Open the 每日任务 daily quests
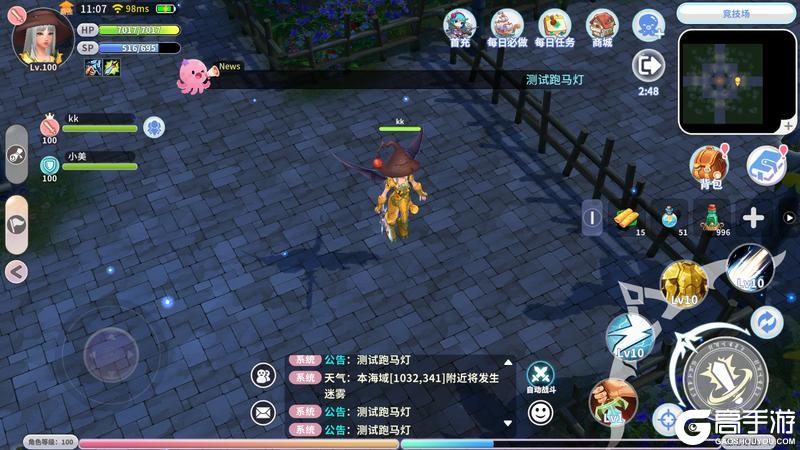Image resolution: width=800 pixels, height=450 pixels. 554,26
